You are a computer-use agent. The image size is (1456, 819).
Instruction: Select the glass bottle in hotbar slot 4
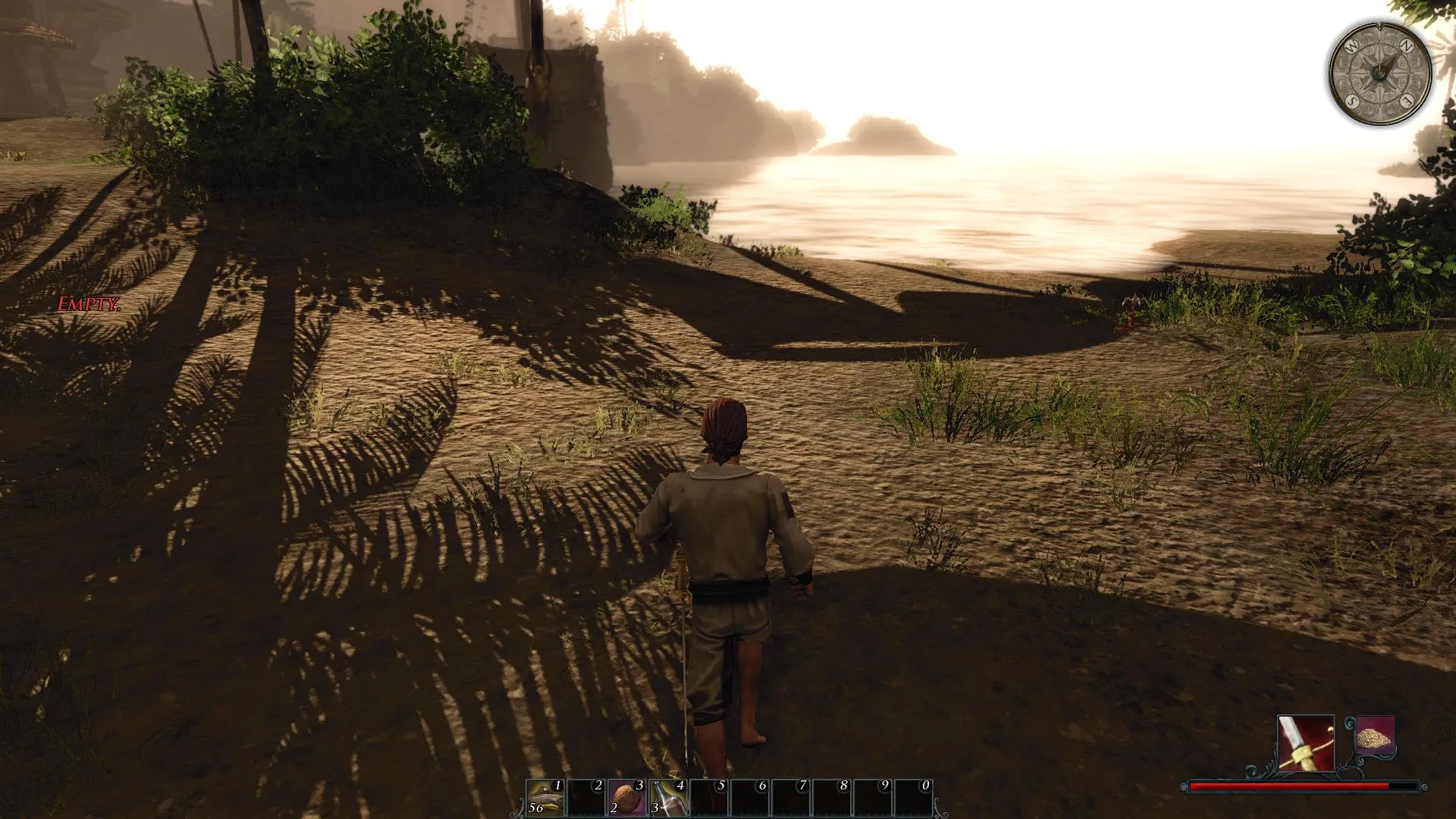click(667, 798)
